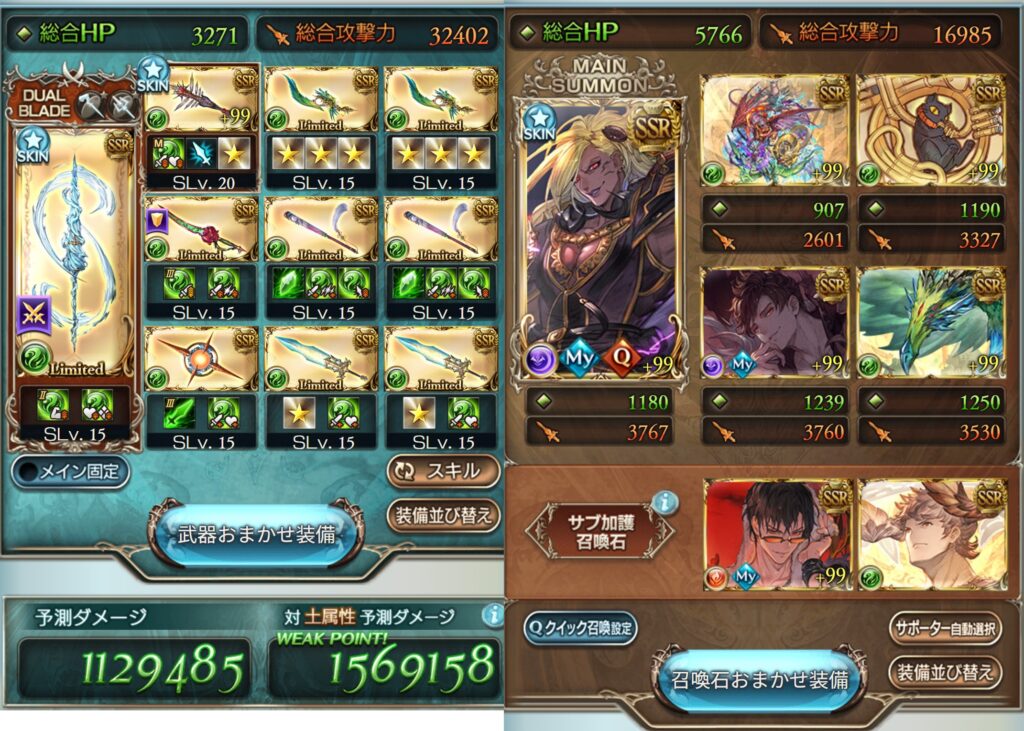The width and height of the screenshot is (1024, 731).
Task: Activate the 召喚石おまかせ装備 auto-equip button
Action: (x=759, y=680)
